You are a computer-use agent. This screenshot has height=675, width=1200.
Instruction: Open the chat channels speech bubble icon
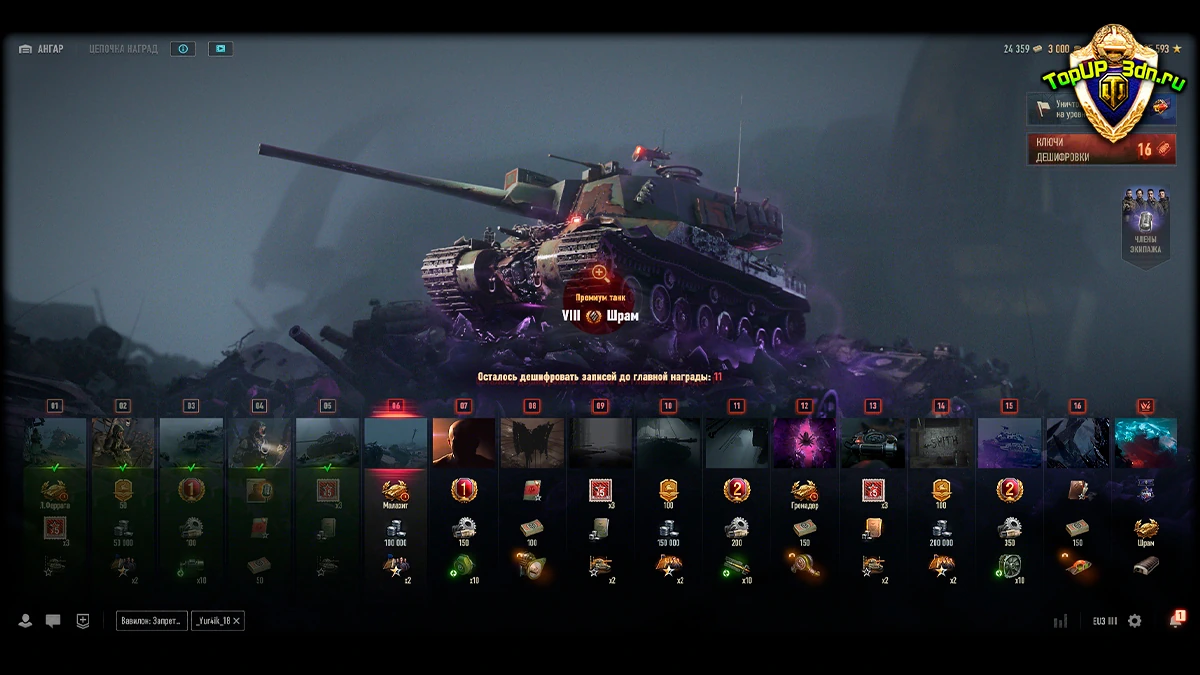tap(53, 621)
